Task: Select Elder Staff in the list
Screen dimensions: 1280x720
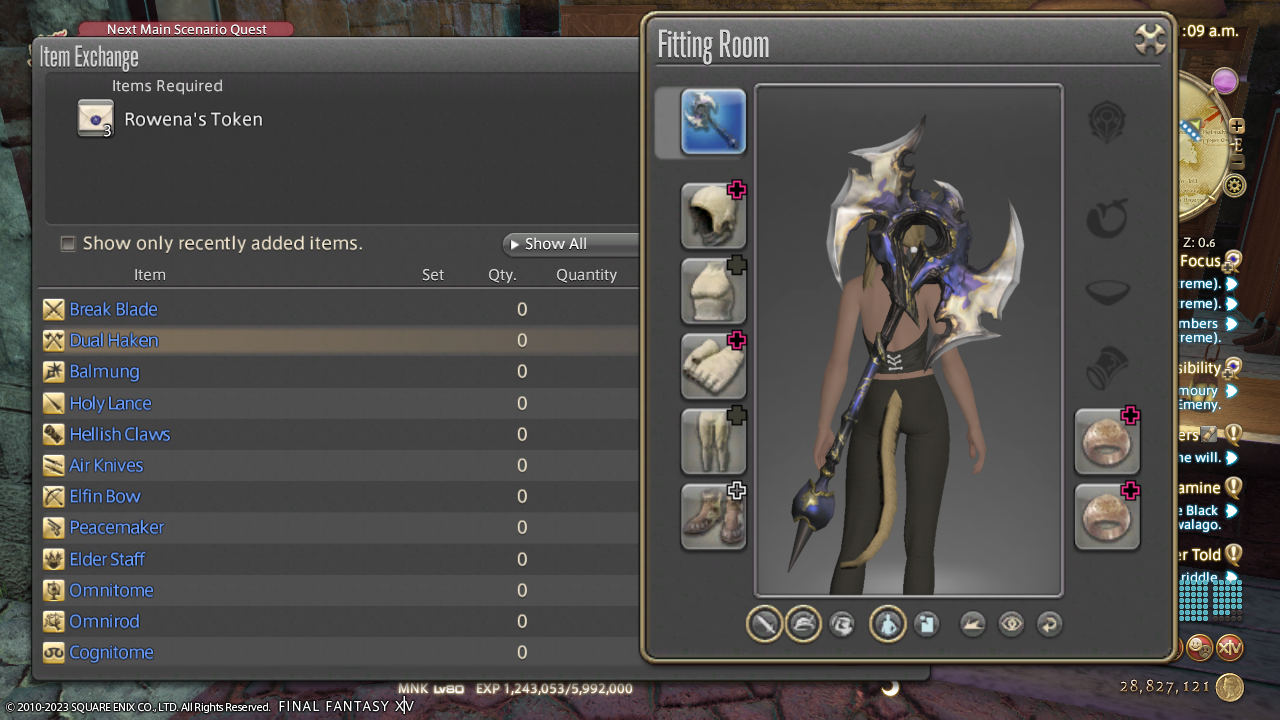Action: click(x=107, y=559)
